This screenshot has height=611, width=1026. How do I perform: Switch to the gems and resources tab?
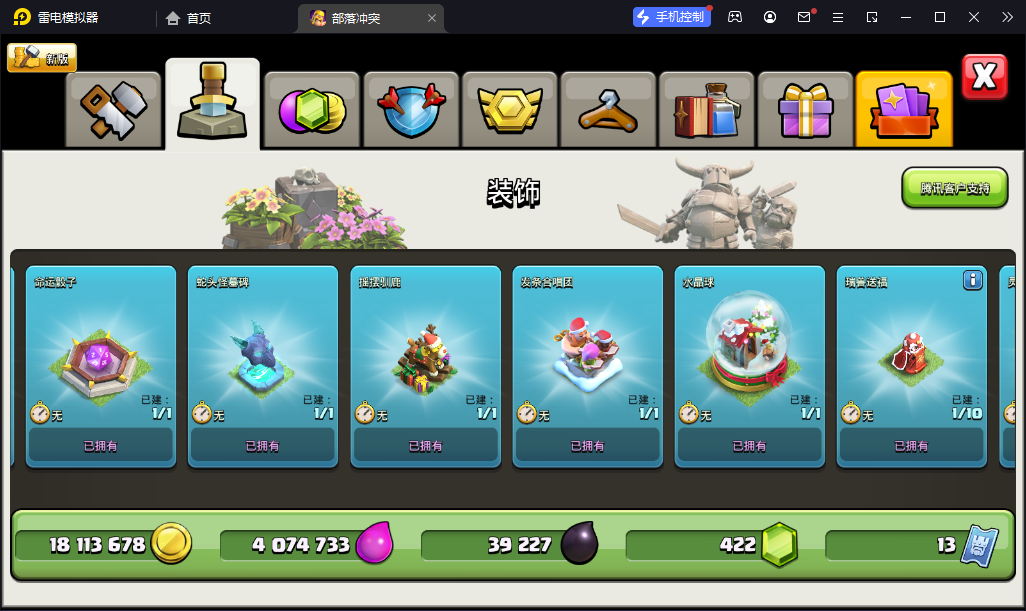click(x=310, y=109)
